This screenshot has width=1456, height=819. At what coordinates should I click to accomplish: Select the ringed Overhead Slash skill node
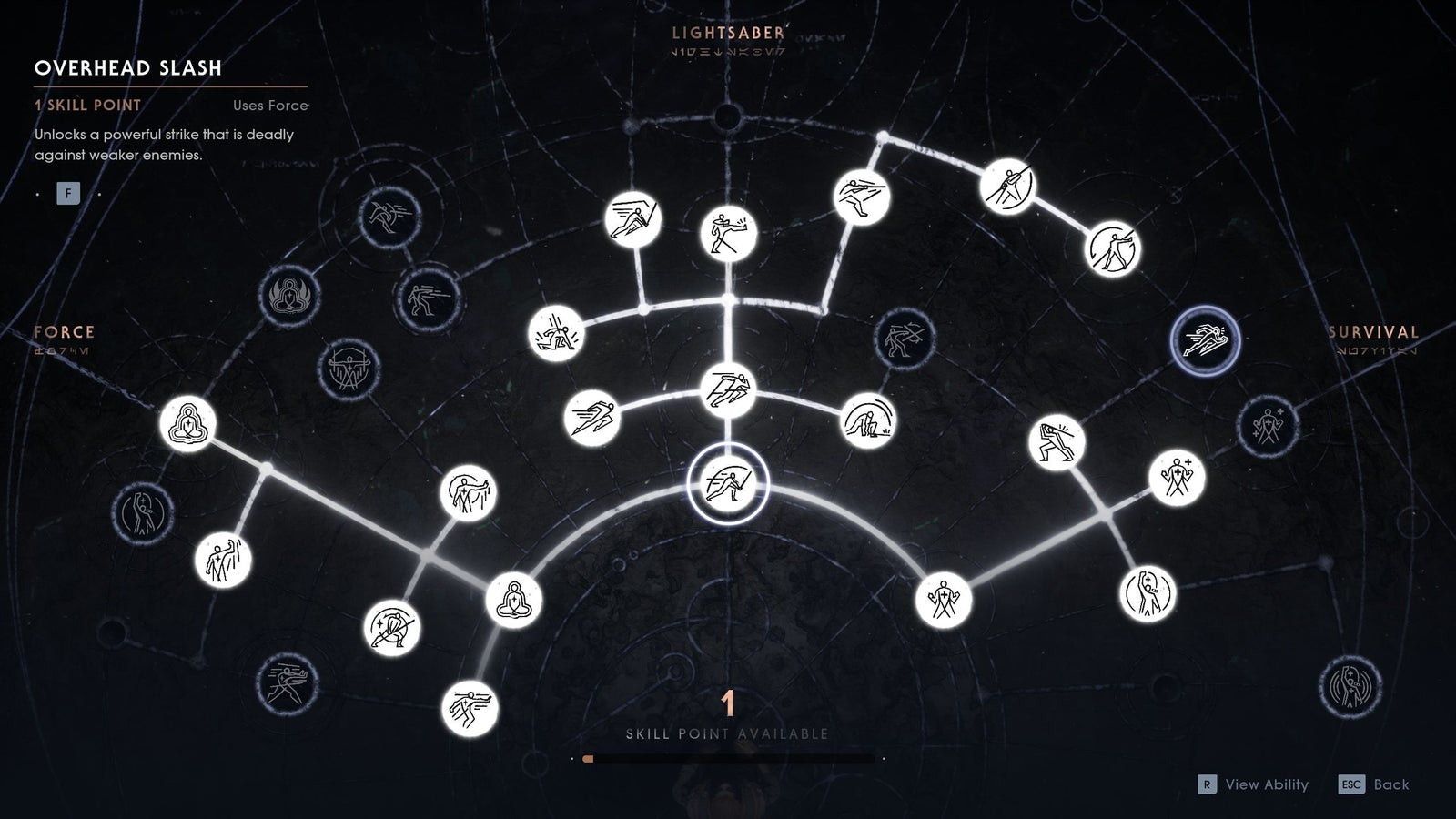coord(727,482)
